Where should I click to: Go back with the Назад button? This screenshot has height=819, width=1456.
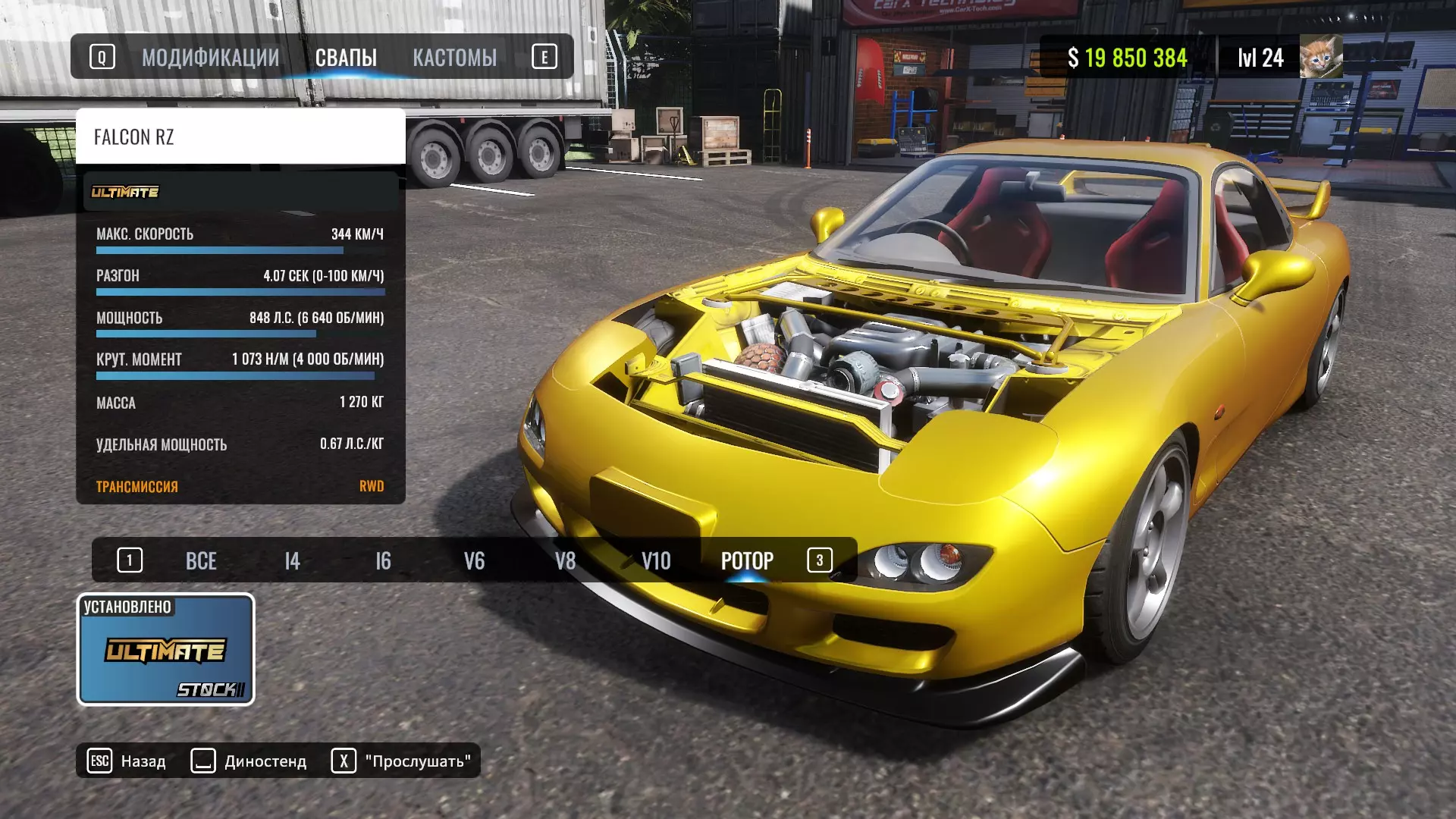127,761
